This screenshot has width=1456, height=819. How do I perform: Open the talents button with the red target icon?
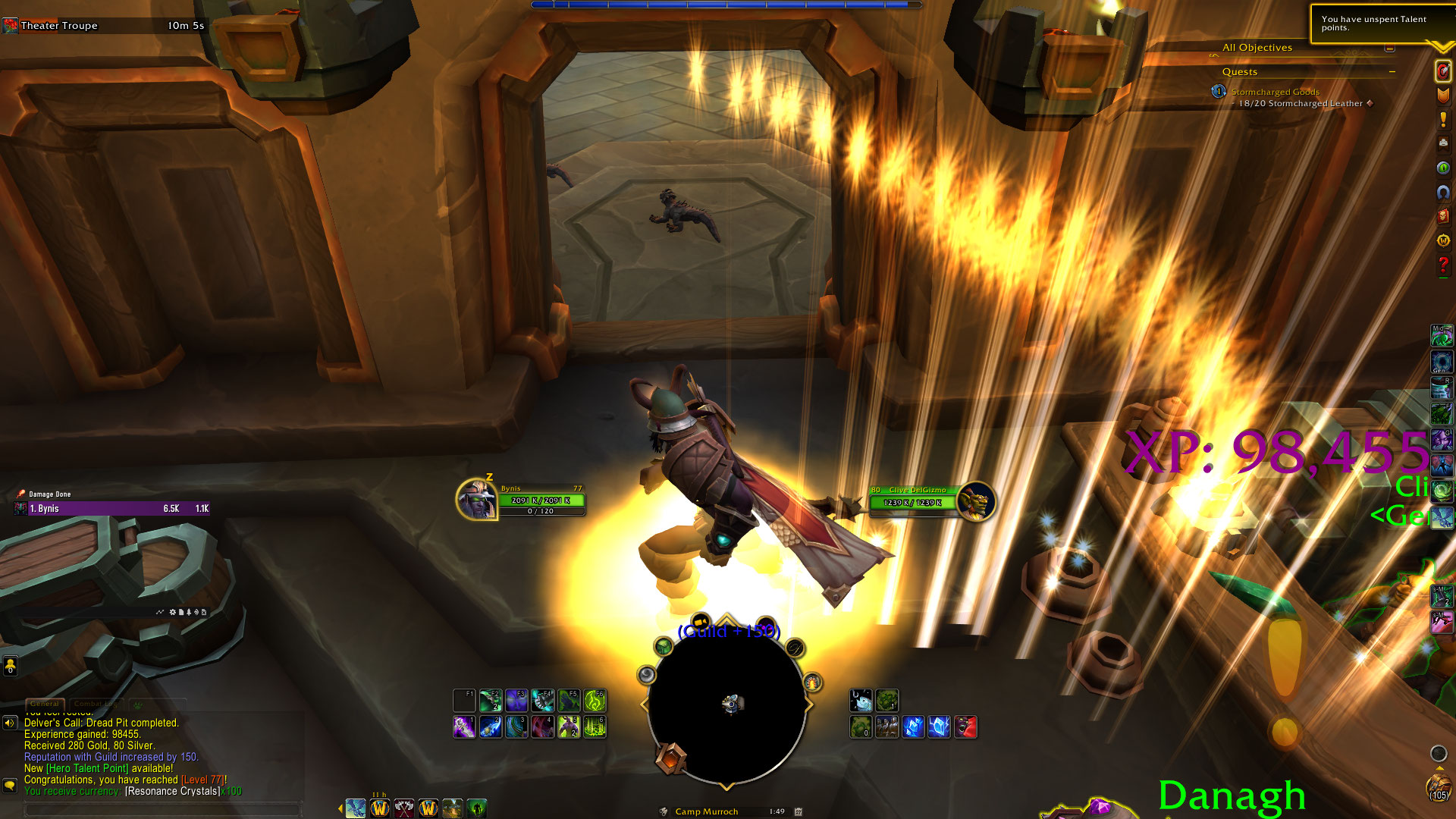[1442, 71]
